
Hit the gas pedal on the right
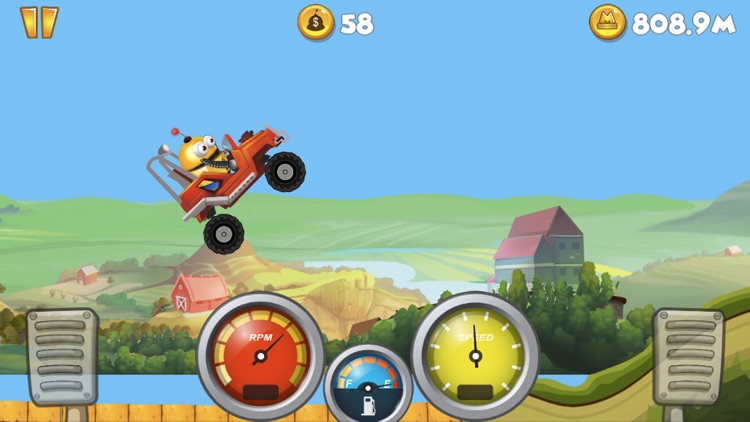pos(688,356)
